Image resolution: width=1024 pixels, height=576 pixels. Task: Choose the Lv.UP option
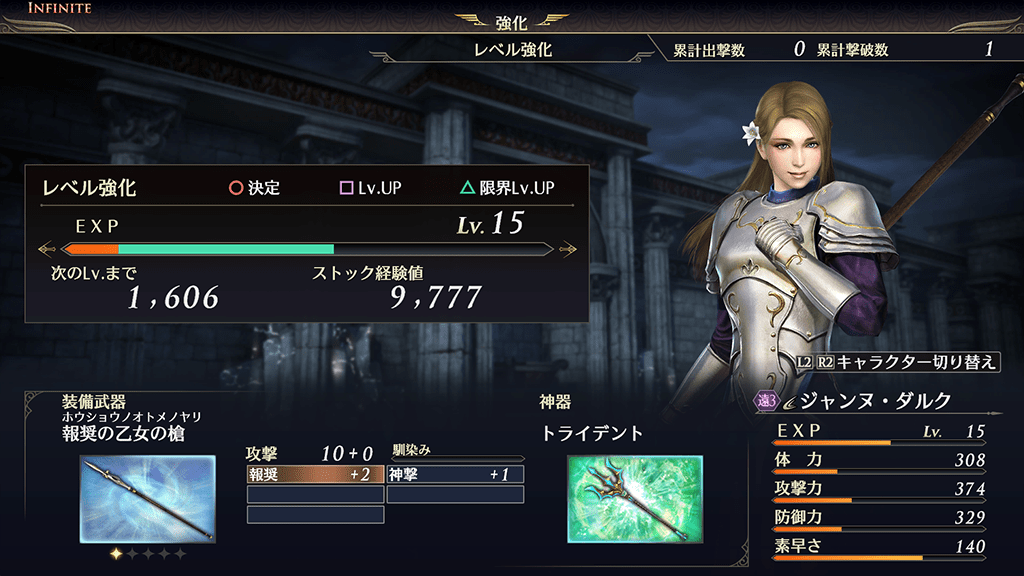pos(371,188)
